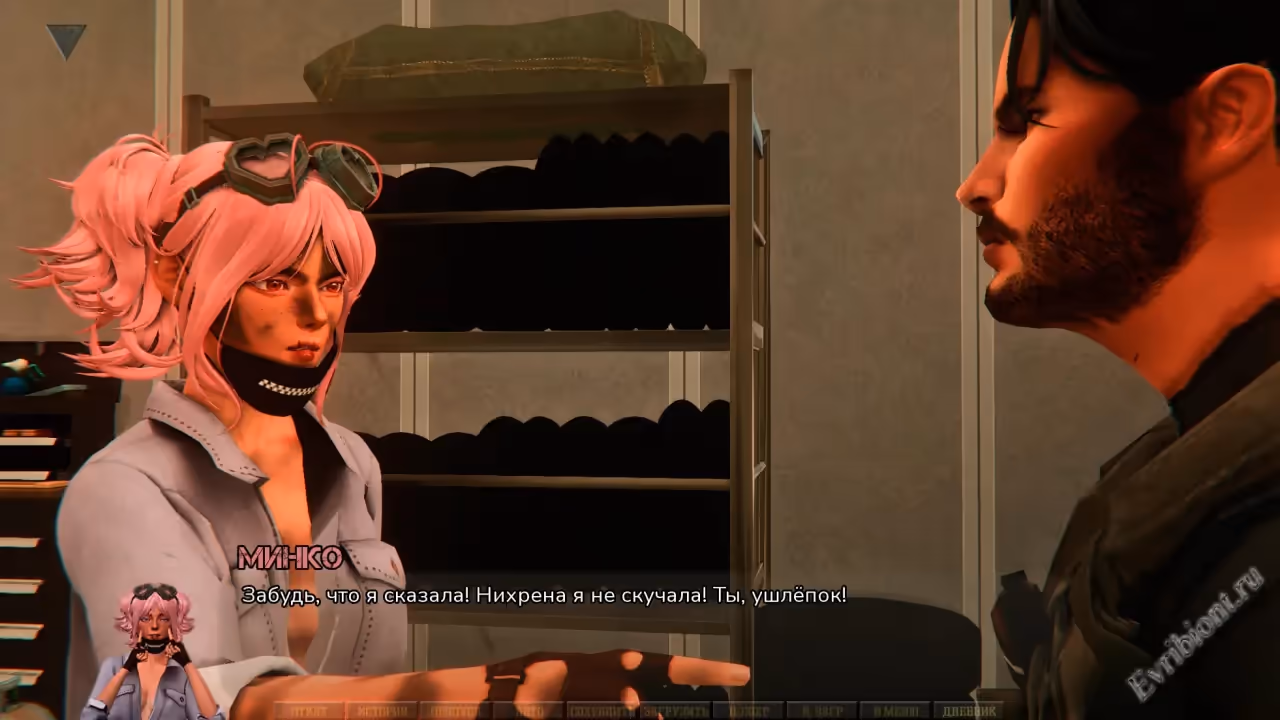Open the ЗАГРУЗИТЬ load screen

676,711
